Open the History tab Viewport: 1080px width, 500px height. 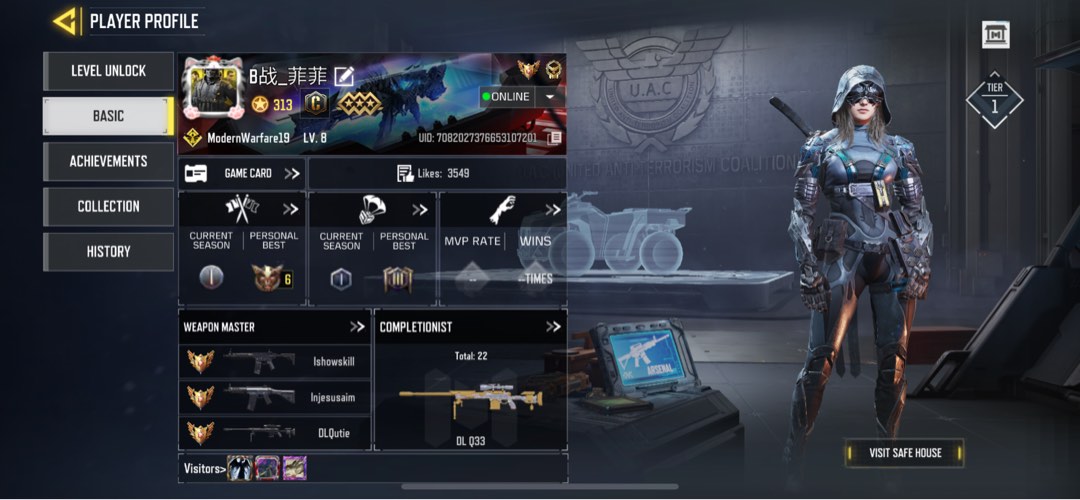click(x=108, y=251)
